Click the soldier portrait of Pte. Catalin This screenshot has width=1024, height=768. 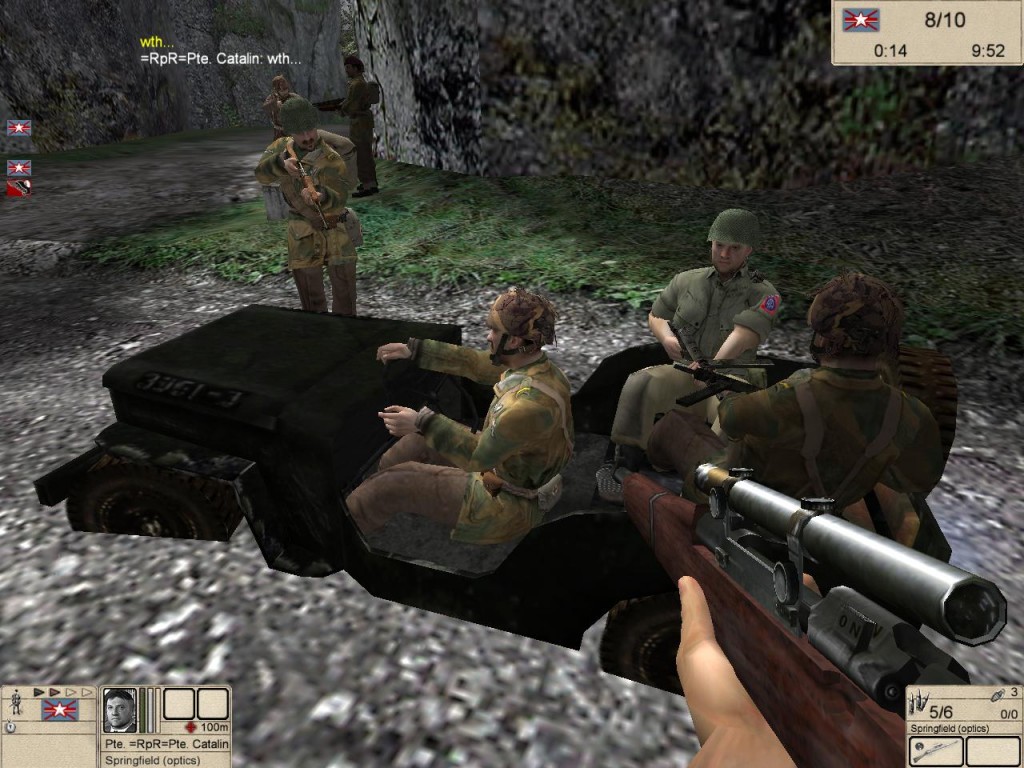pyautogui.click(x=120, y=709)
